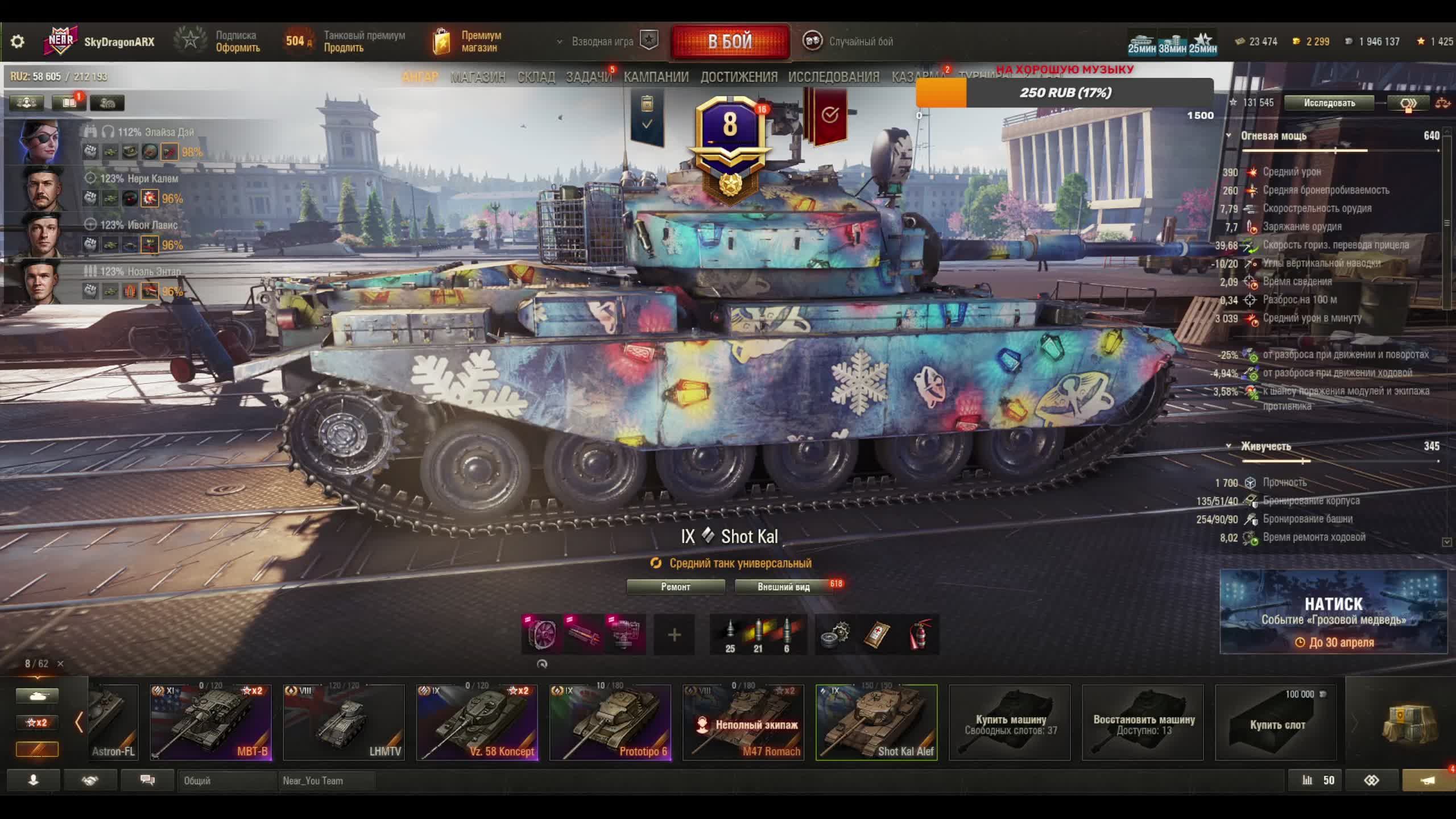
Task: Start battle with the В БОЙ button
Action: coord(730,42)
